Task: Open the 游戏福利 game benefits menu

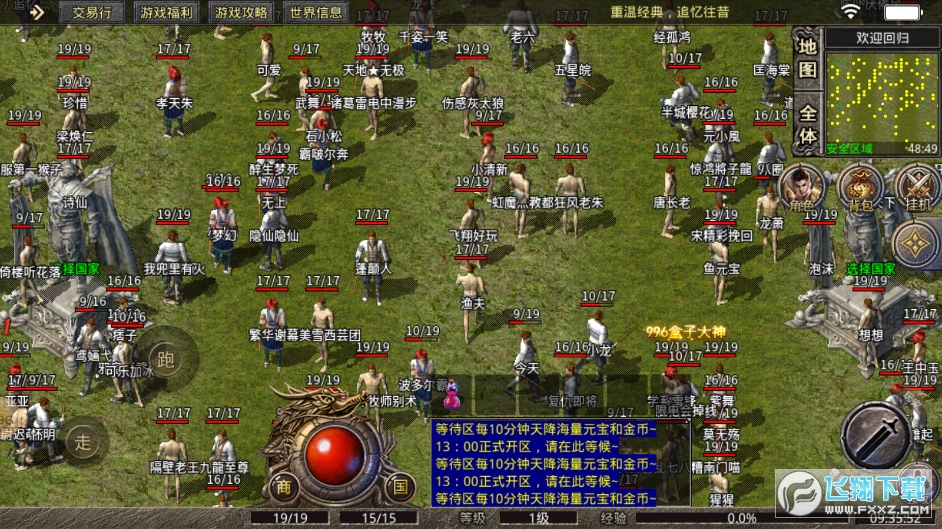Action: coord(167,12)
